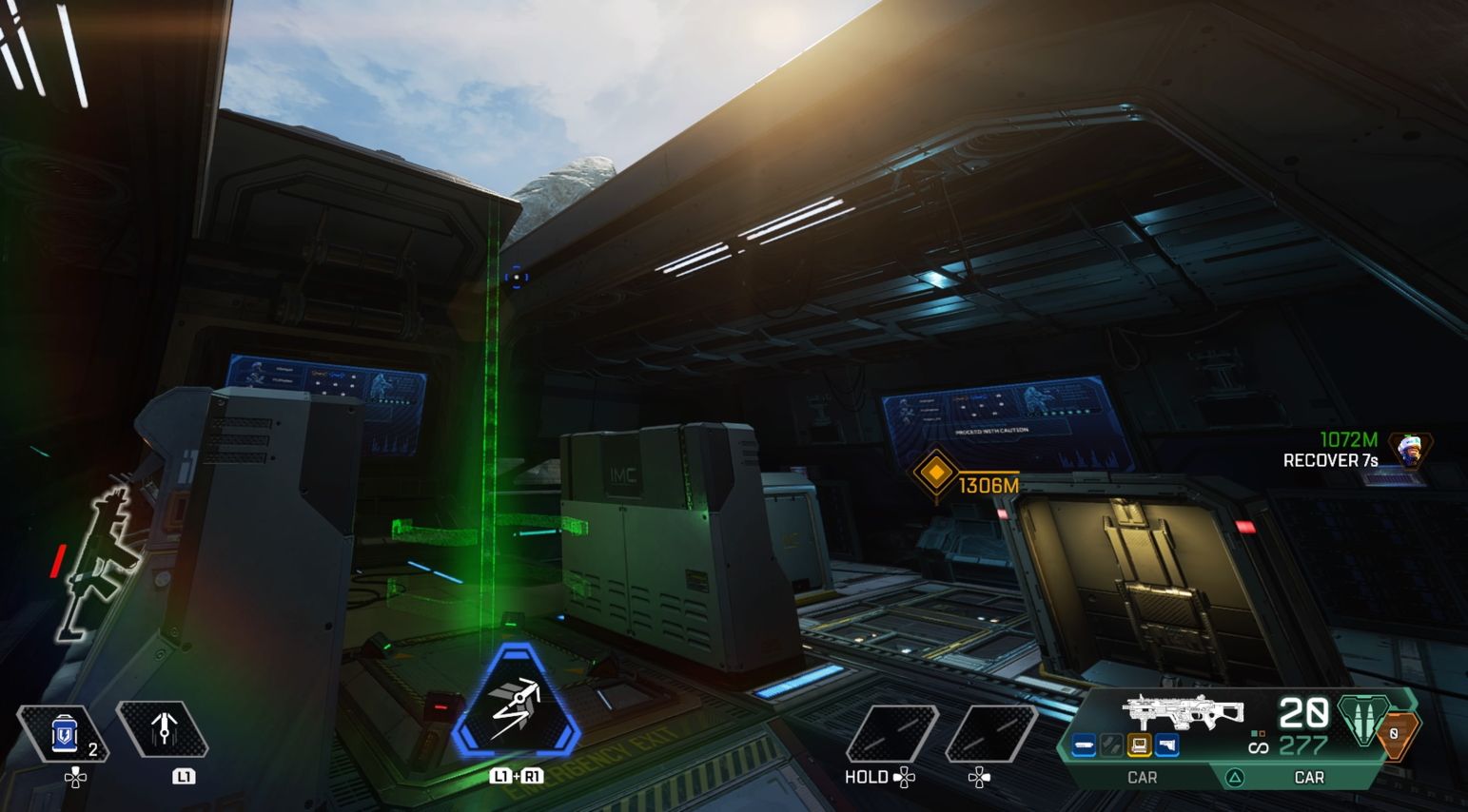
Task: Click the tactical ability icon above L1
Action: point(163,728)
